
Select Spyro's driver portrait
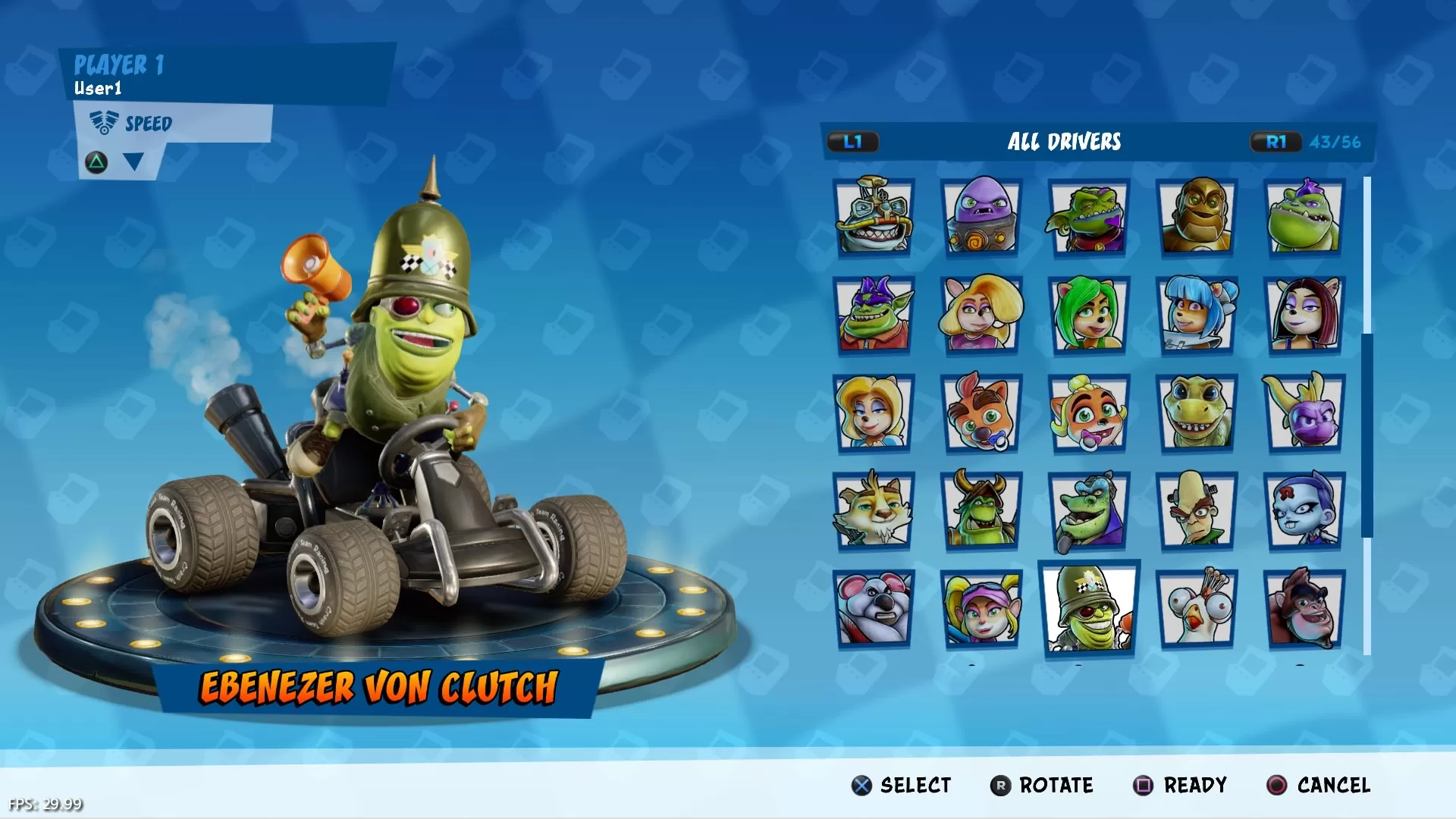pyautogui.click(x=1304, y=412)
